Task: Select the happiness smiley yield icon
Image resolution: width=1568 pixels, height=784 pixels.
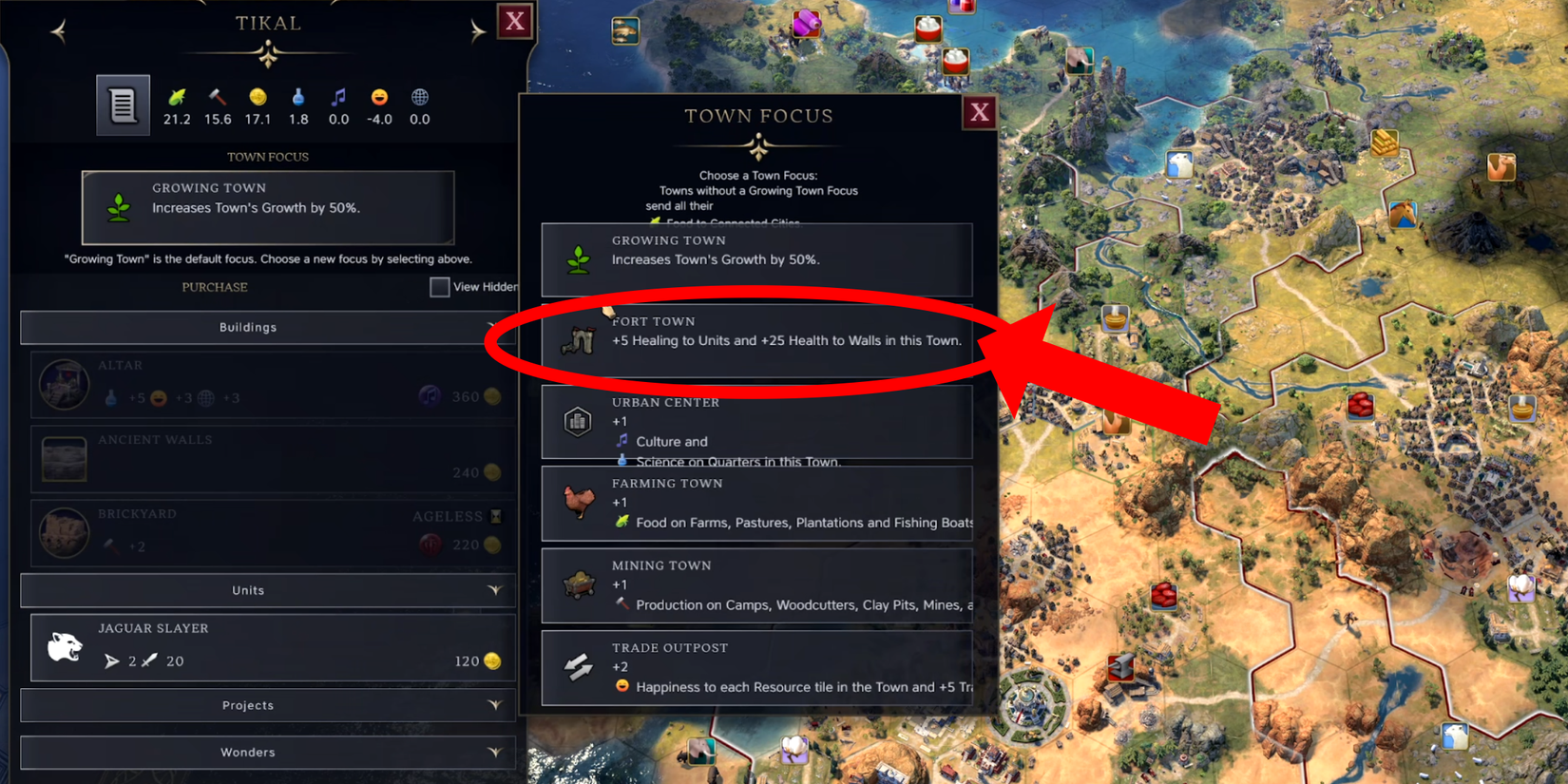Action: point(379,98)
